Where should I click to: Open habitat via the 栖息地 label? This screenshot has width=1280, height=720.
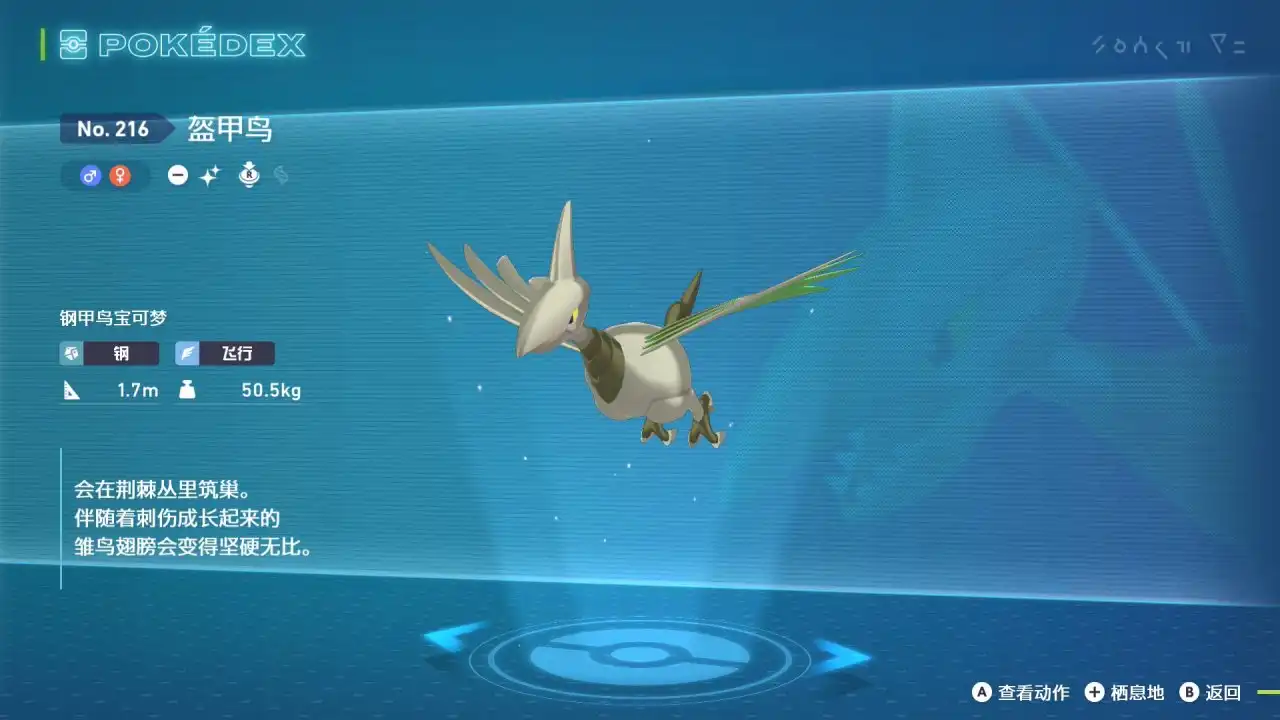(1137, 692)
